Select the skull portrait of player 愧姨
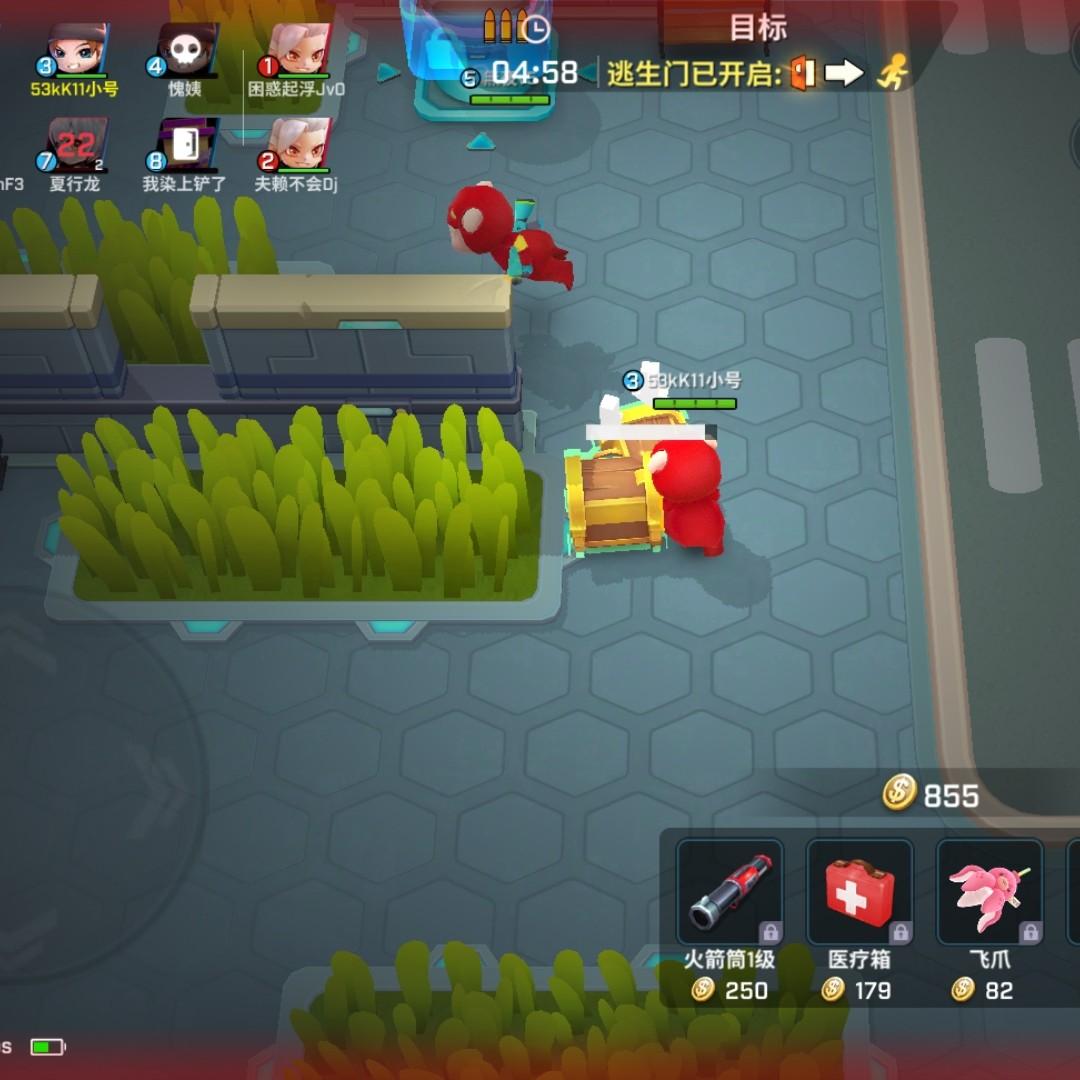This screenshot has height=1080, width=1080. pyautogui.click(x=187, y=50)
